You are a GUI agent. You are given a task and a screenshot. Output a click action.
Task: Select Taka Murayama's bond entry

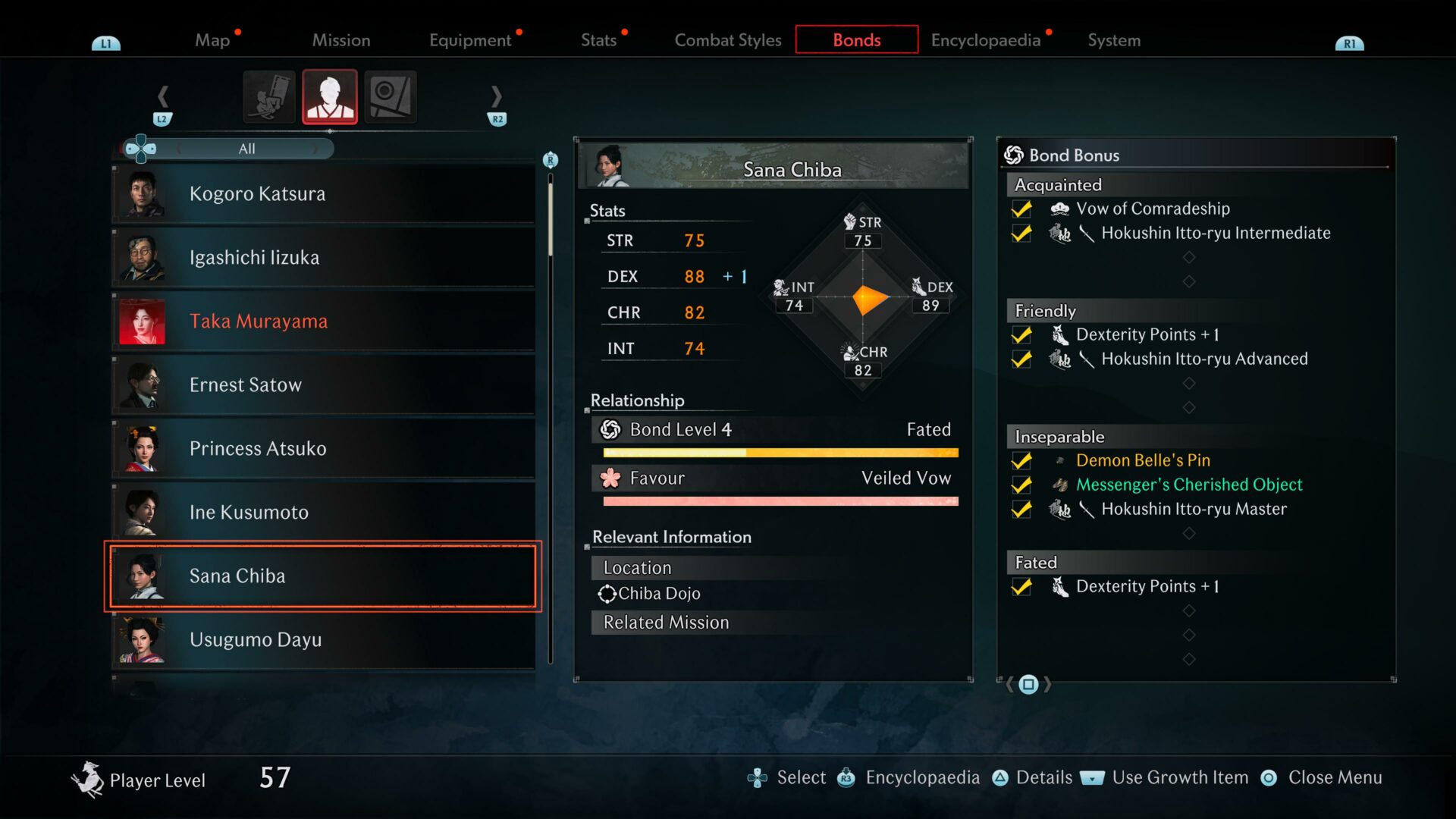pyautogui.click(x=324, y=322)
